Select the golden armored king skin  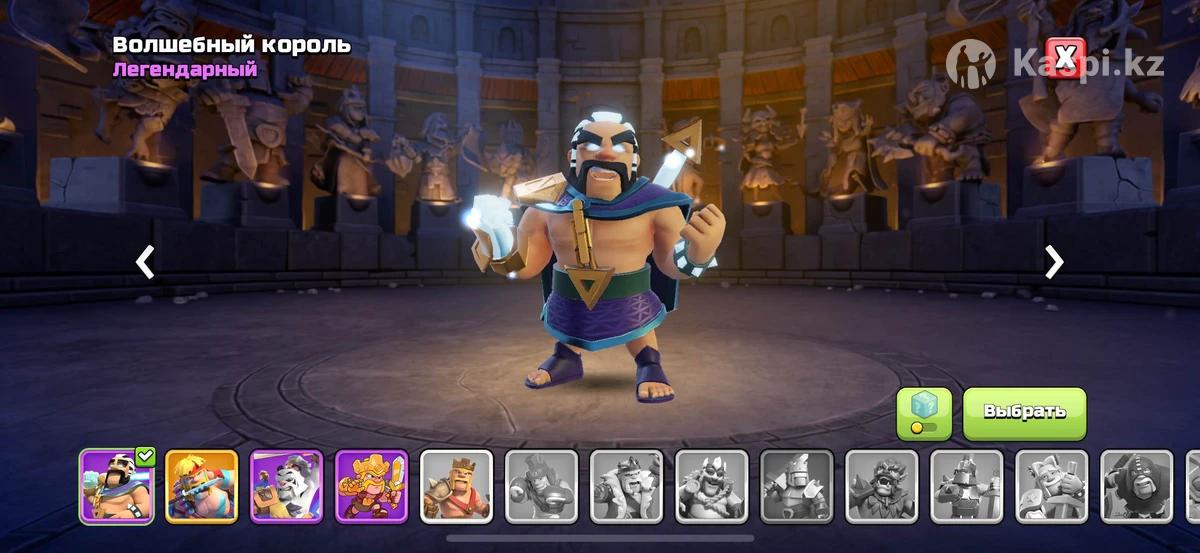coord(371,486)
